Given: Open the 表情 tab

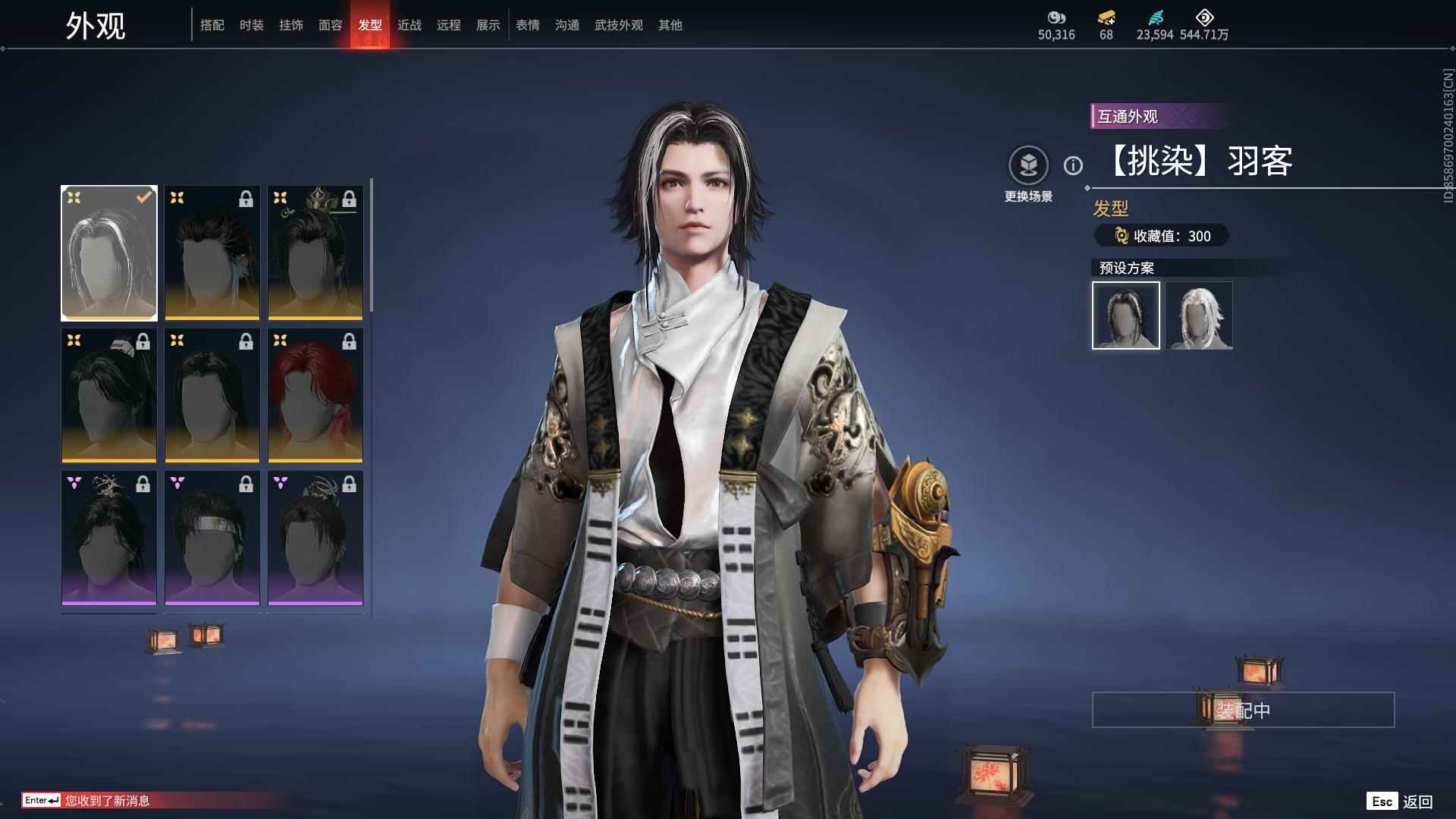Looking at the screenshot, I should (528, 25).
